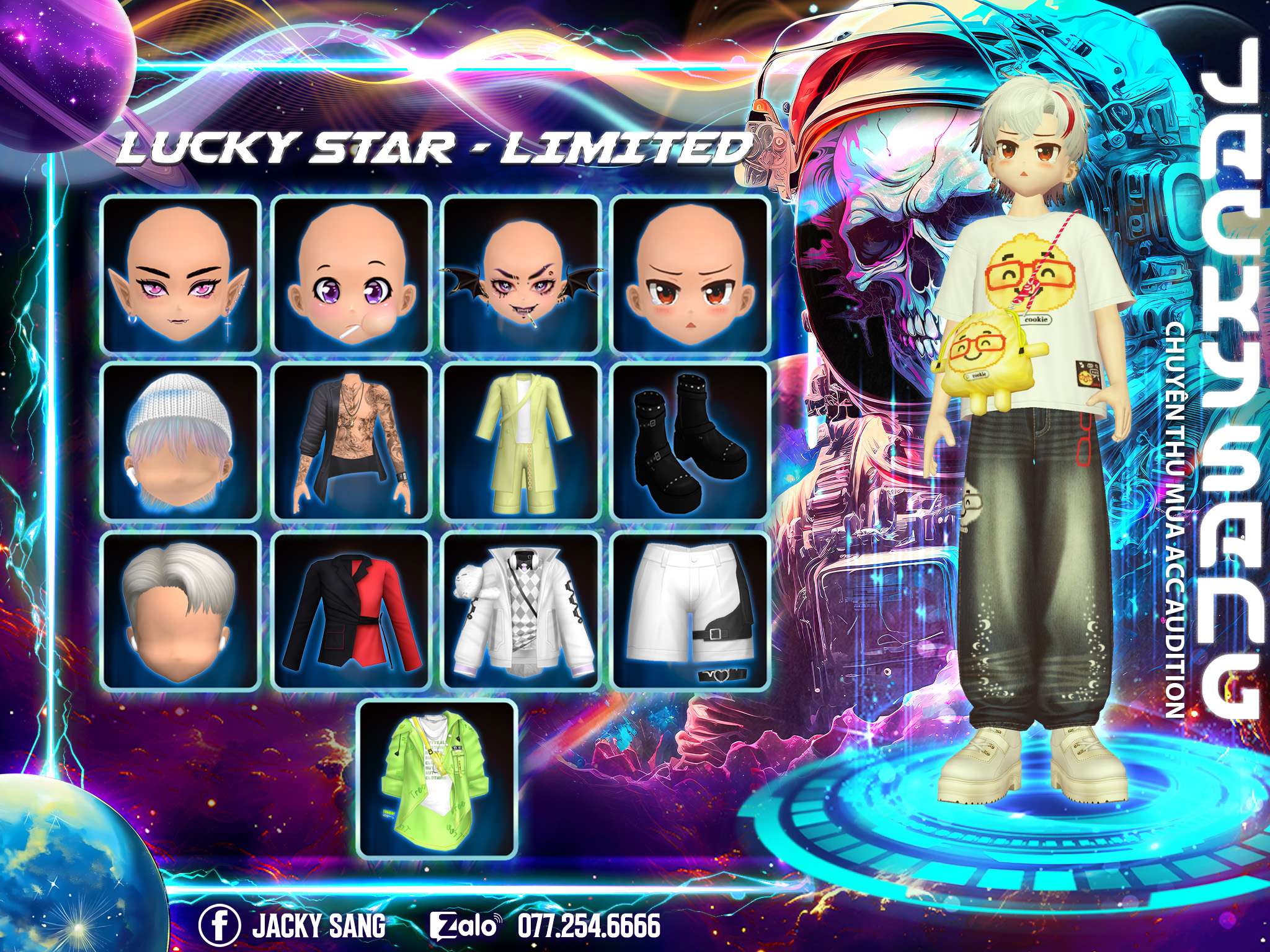Pick the bat-winged face tile
Image resolution: width=1270 pixels, height=952 pixels.
(521, 273)
